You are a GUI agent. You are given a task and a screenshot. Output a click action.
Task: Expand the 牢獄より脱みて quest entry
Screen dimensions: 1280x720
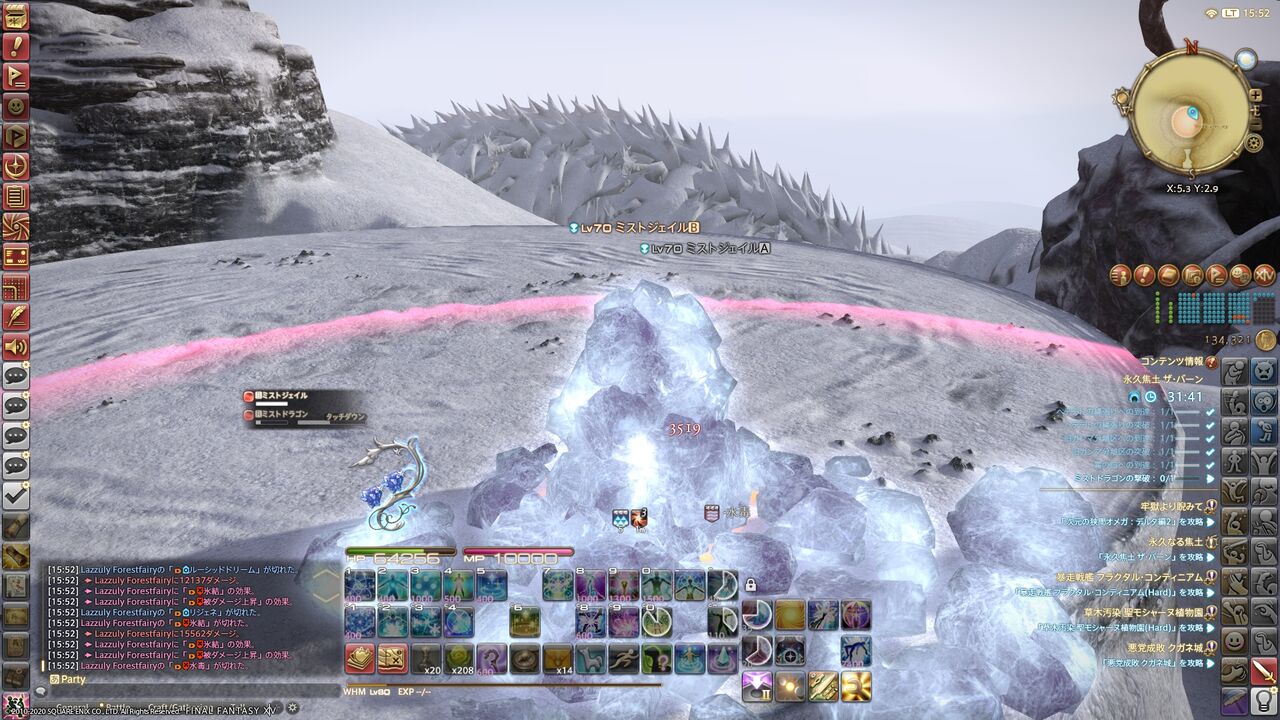point(1172,505)
